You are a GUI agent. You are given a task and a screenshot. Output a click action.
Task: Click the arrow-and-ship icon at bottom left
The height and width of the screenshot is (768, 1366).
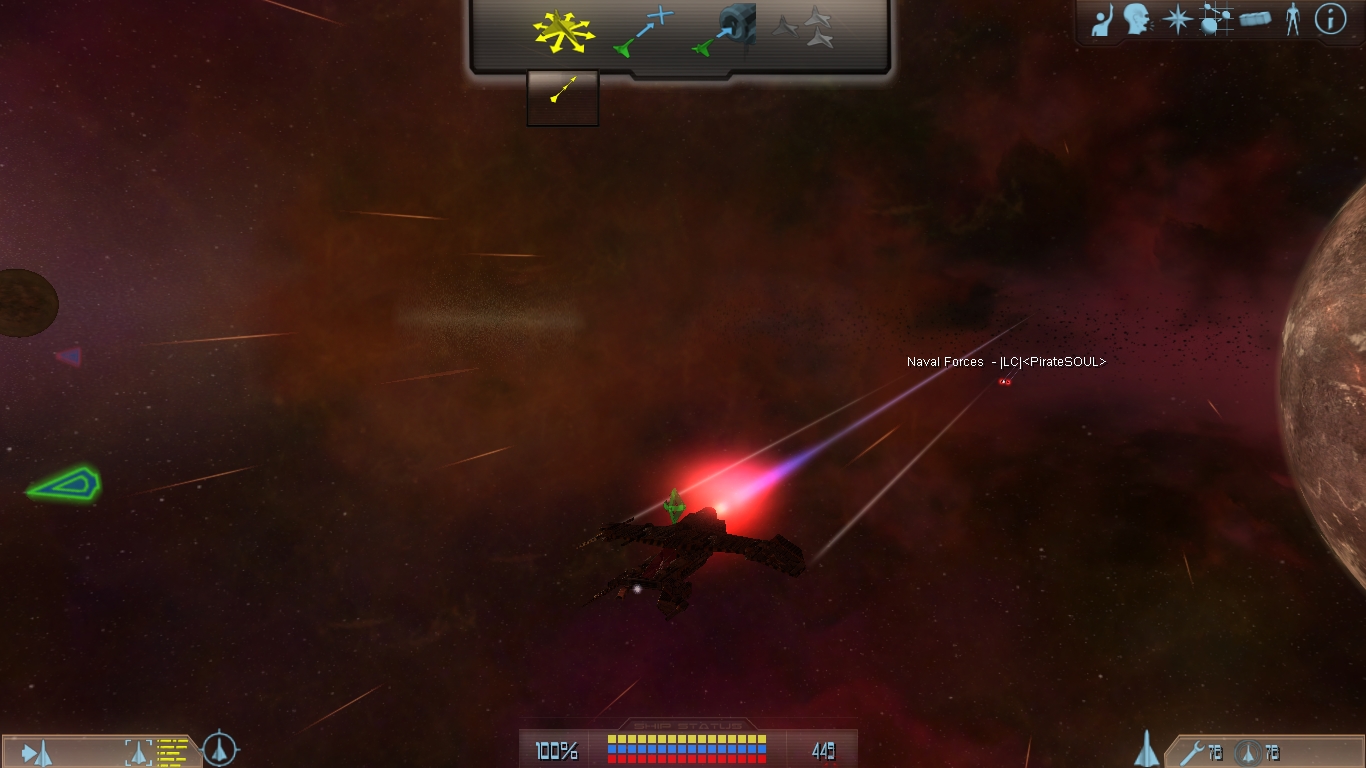click(x=37, y=752)
